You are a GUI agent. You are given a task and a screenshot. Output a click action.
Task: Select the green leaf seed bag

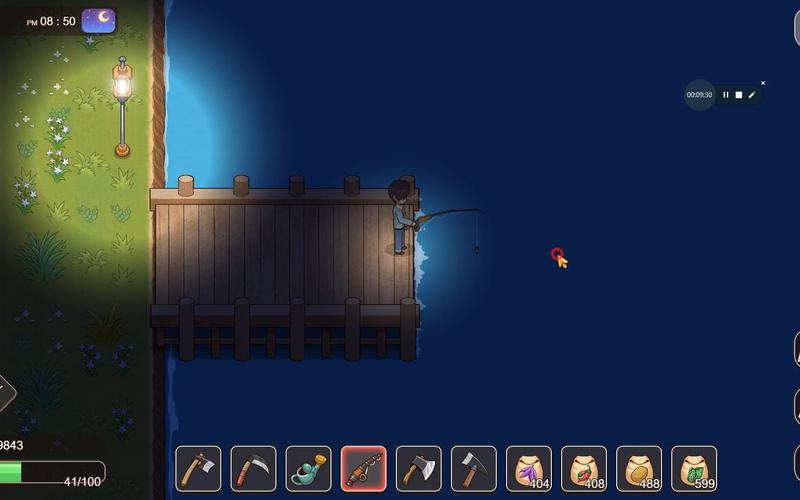coord(693,468)
